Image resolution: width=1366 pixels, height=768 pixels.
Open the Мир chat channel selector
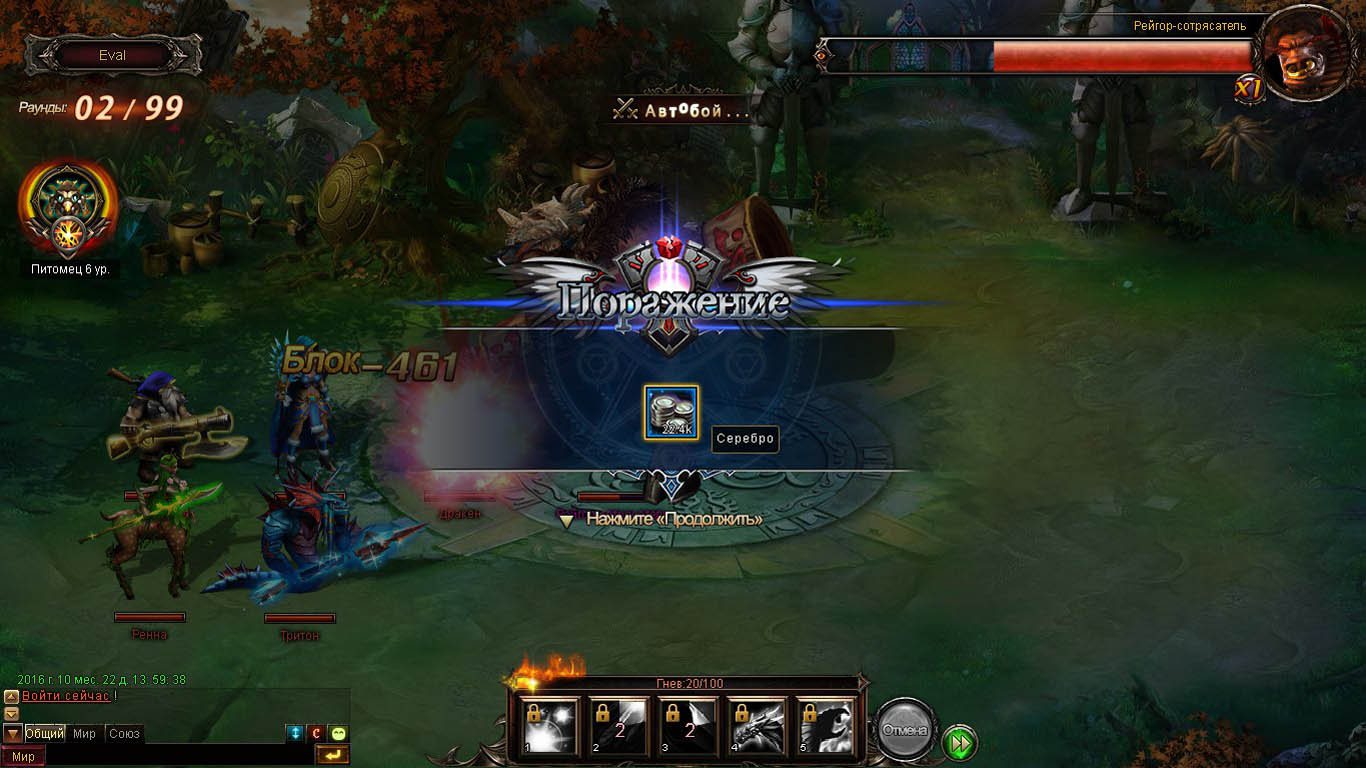(x=23, y=757)
